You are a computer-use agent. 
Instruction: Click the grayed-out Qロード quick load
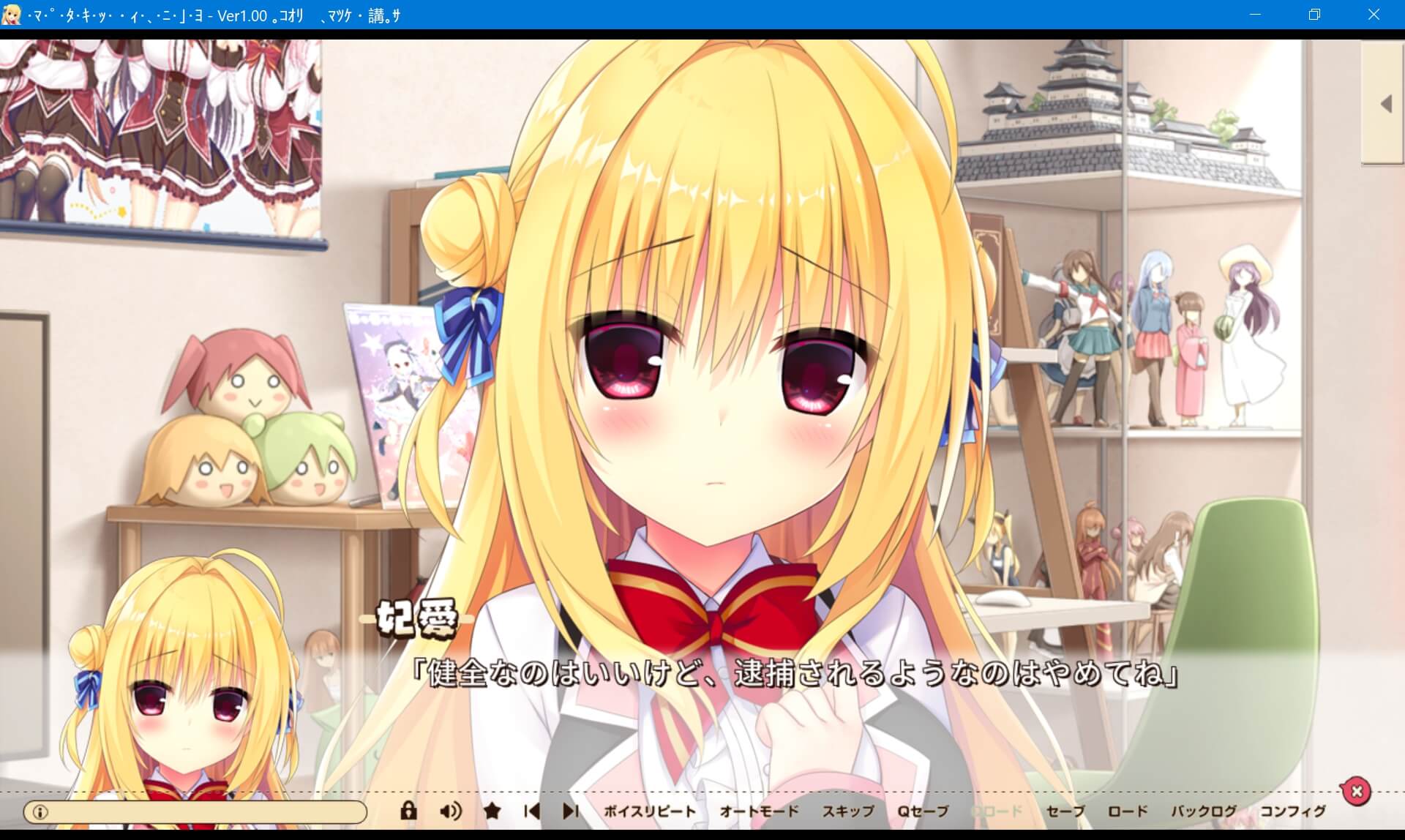[997, 811]
